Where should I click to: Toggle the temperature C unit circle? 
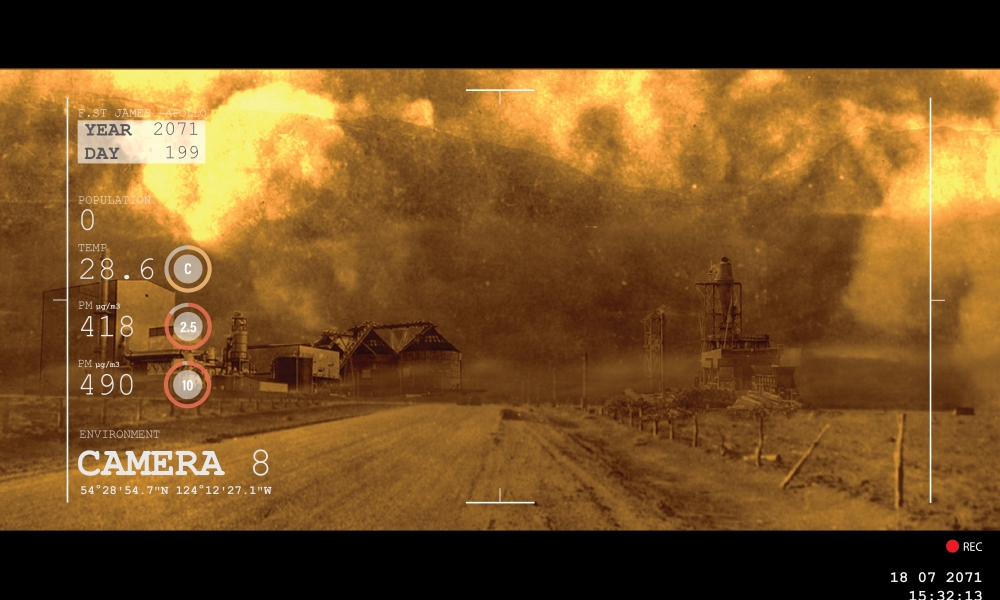tap(187, 269)
